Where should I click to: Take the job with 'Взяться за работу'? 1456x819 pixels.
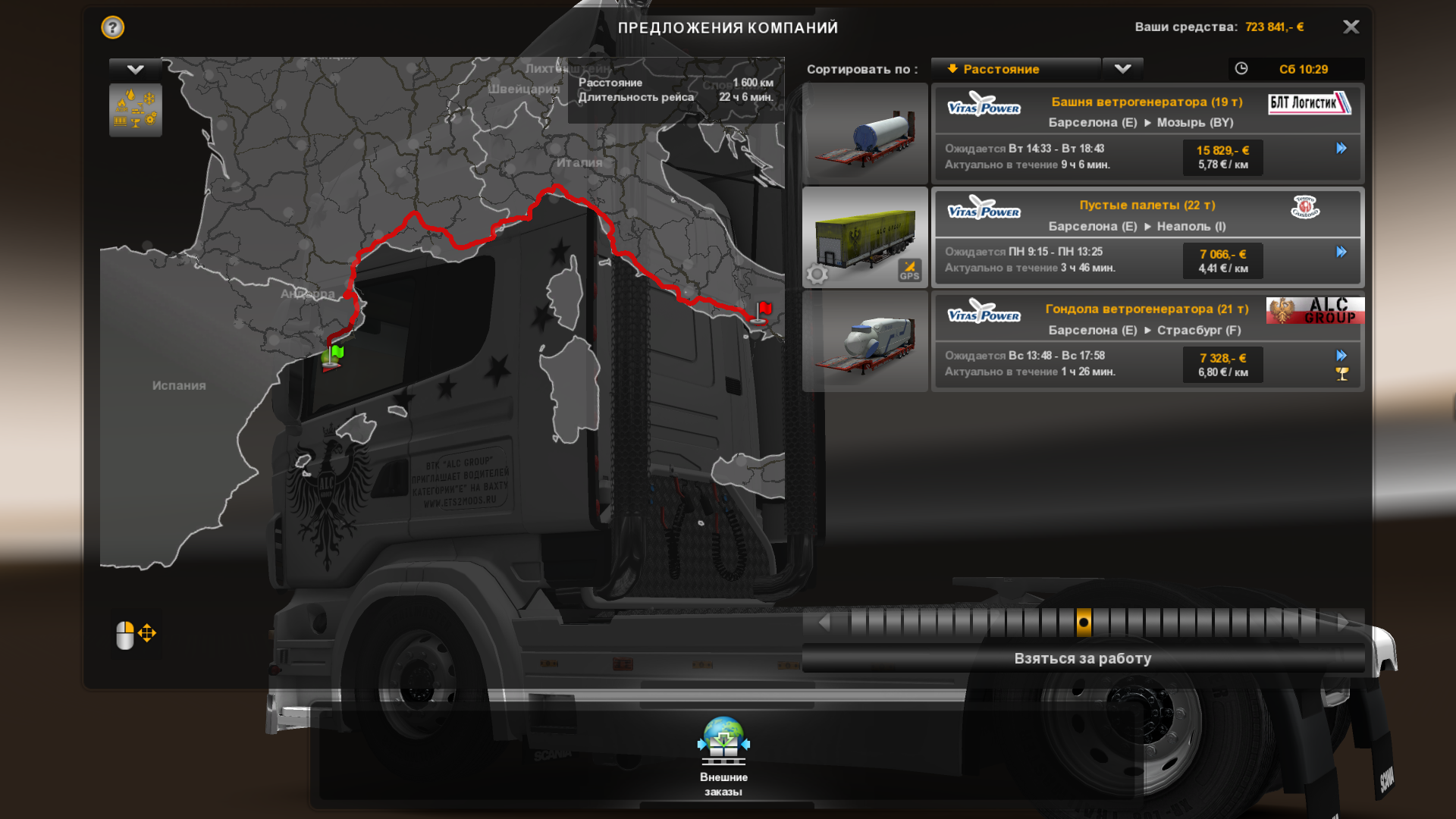tap(1082, 658)
